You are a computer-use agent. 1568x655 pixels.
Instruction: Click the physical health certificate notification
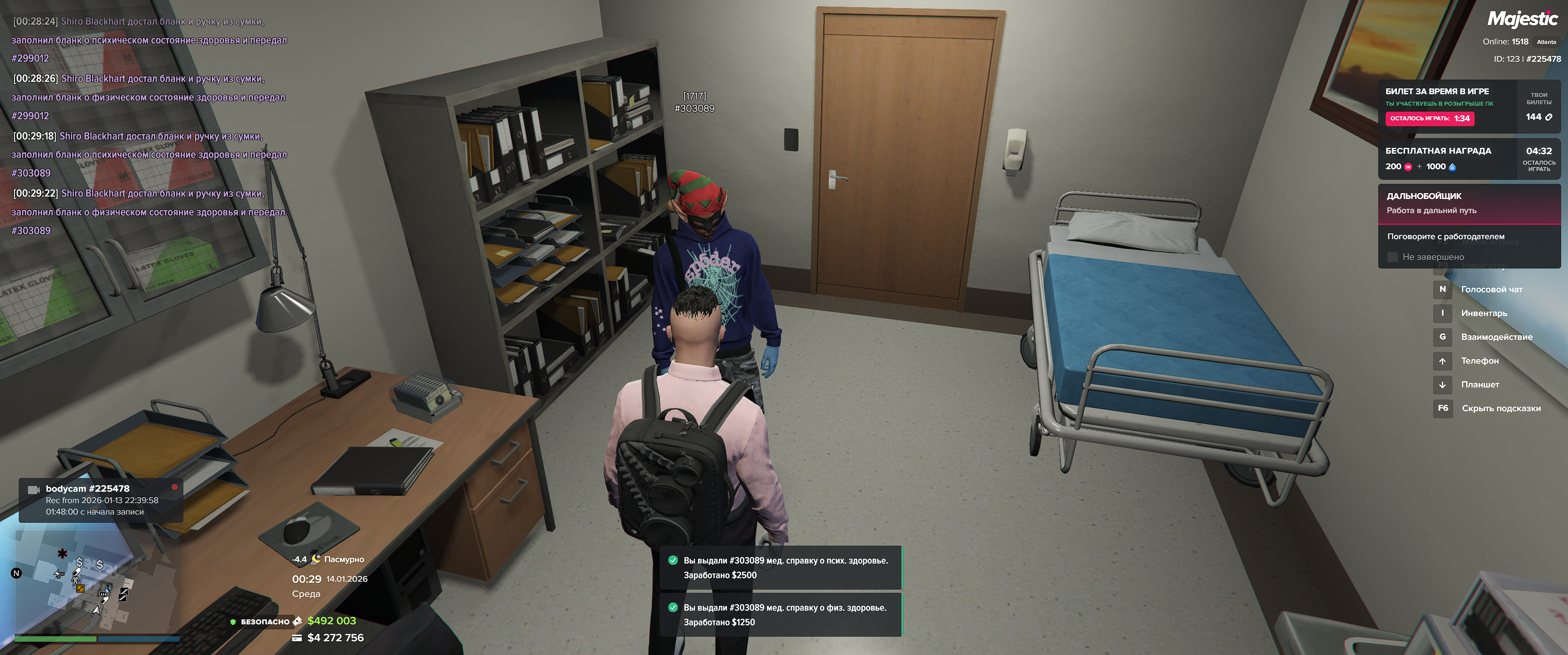[x=781, y=615]
